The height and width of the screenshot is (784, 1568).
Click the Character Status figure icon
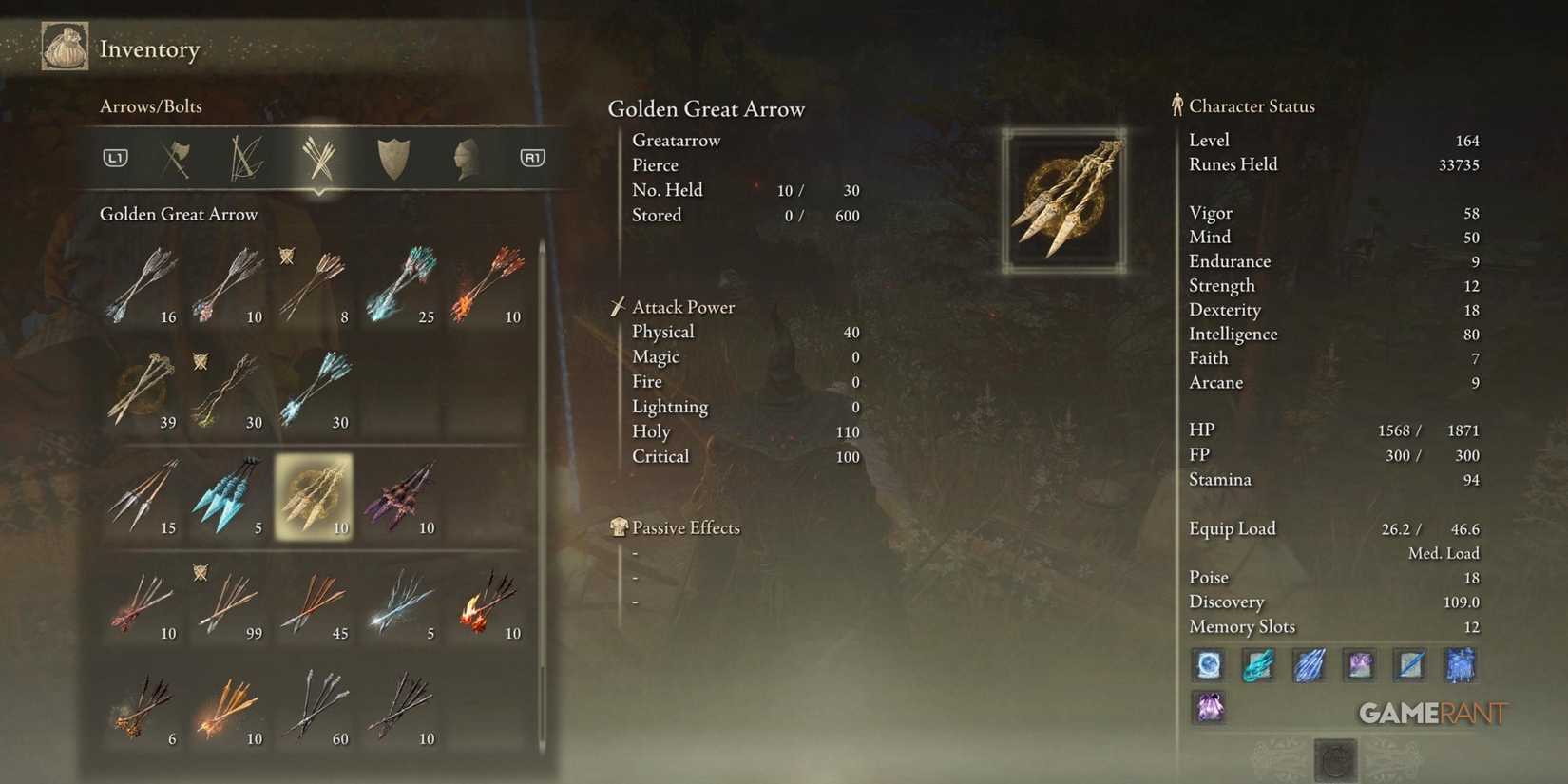1176,105
